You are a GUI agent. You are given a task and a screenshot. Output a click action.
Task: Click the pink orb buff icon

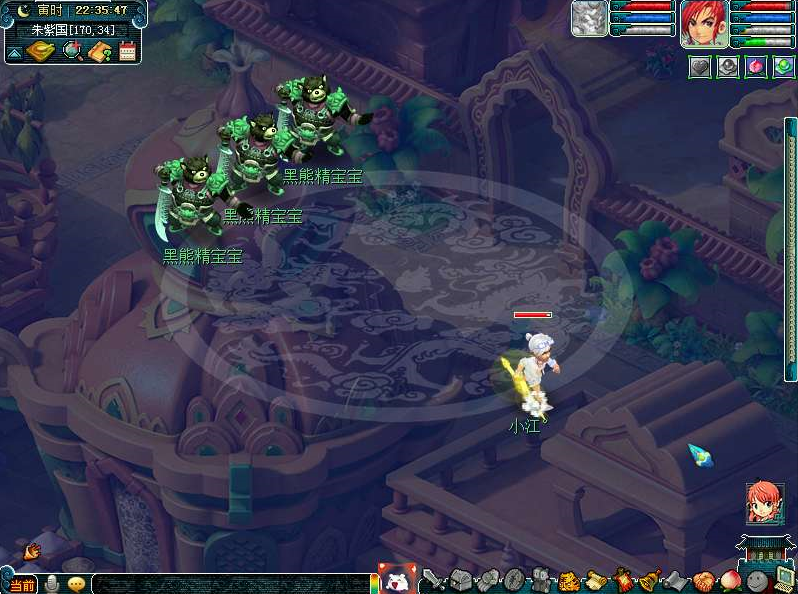tap(756, 67)
